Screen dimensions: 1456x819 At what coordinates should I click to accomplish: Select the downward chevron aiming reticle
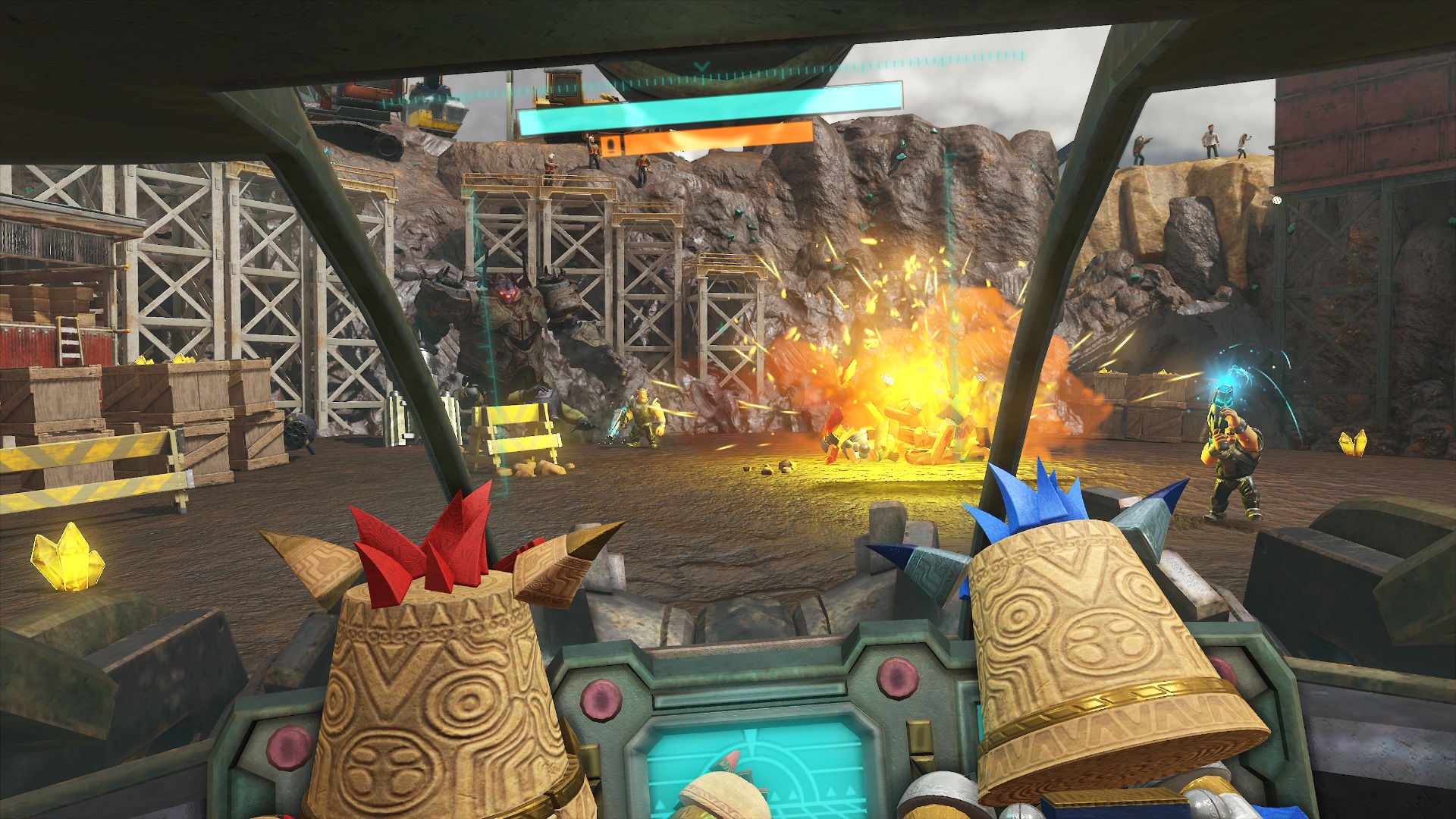pyautogui.click(x=701, y=64)
